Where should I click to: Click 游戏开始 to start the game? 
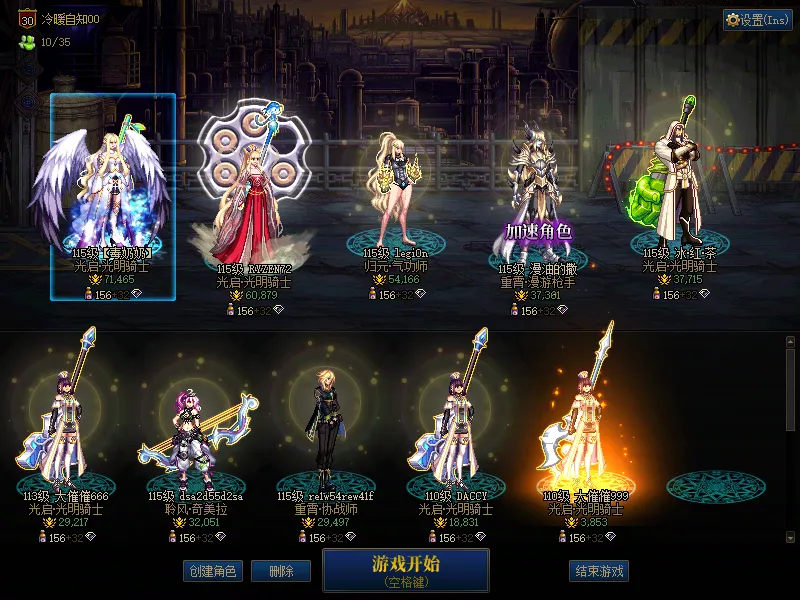[405, 570]
